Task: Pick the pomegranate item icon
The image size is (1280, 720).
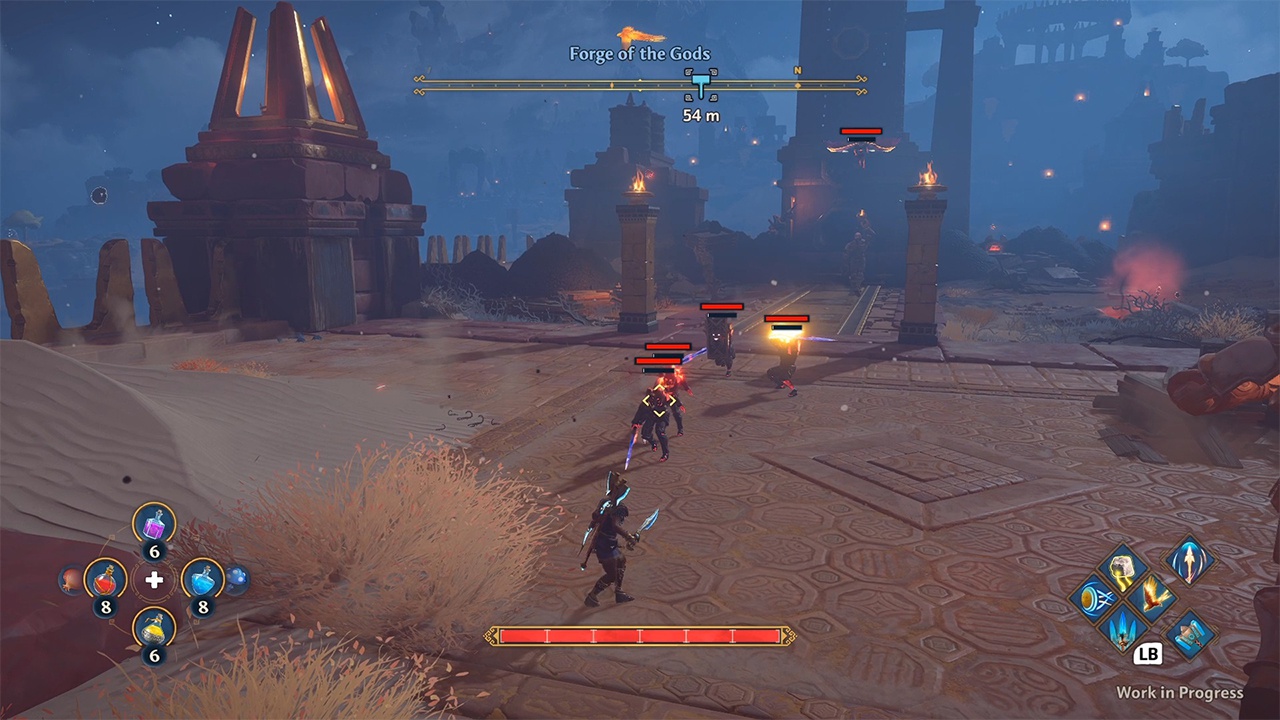Action: 70,579
